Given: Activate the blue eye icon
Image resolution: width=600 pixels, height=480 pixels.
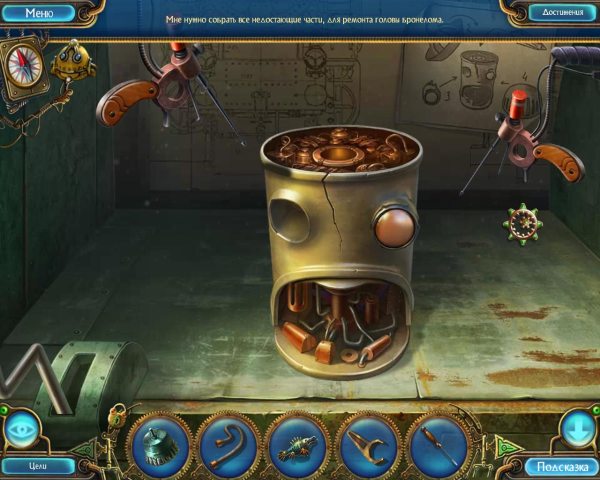Looking at the screenshot, I should (x=22, y=429).
